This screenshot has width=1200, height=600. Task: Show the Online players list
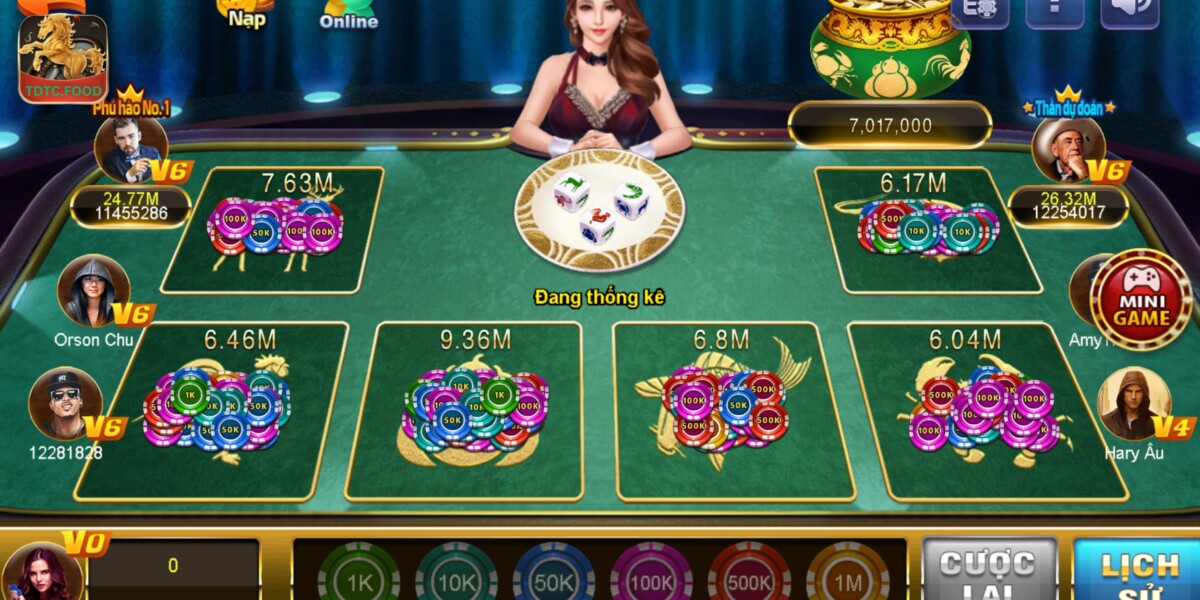(x=348, y=14)
